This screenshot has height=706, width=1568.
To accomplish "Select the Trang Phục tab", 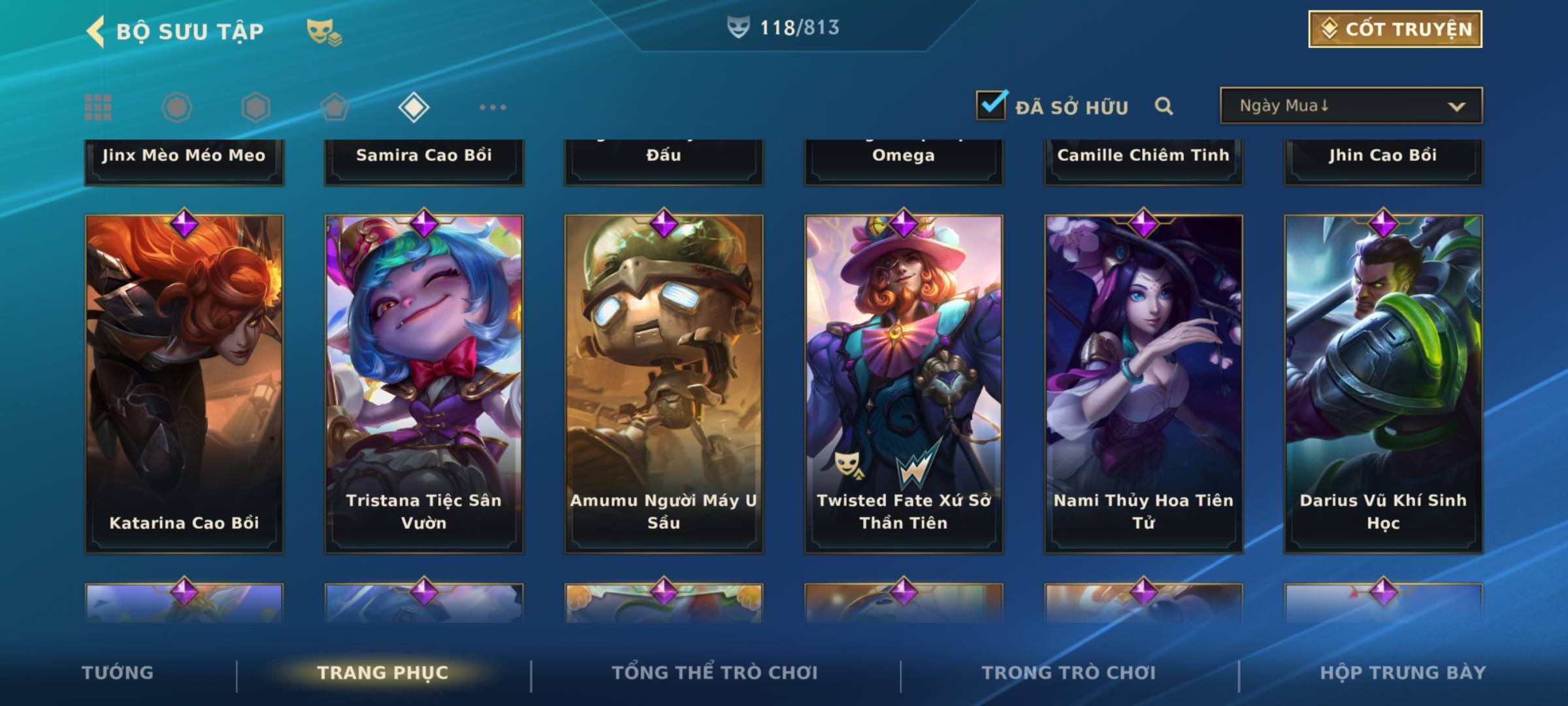I will [383, 673].
